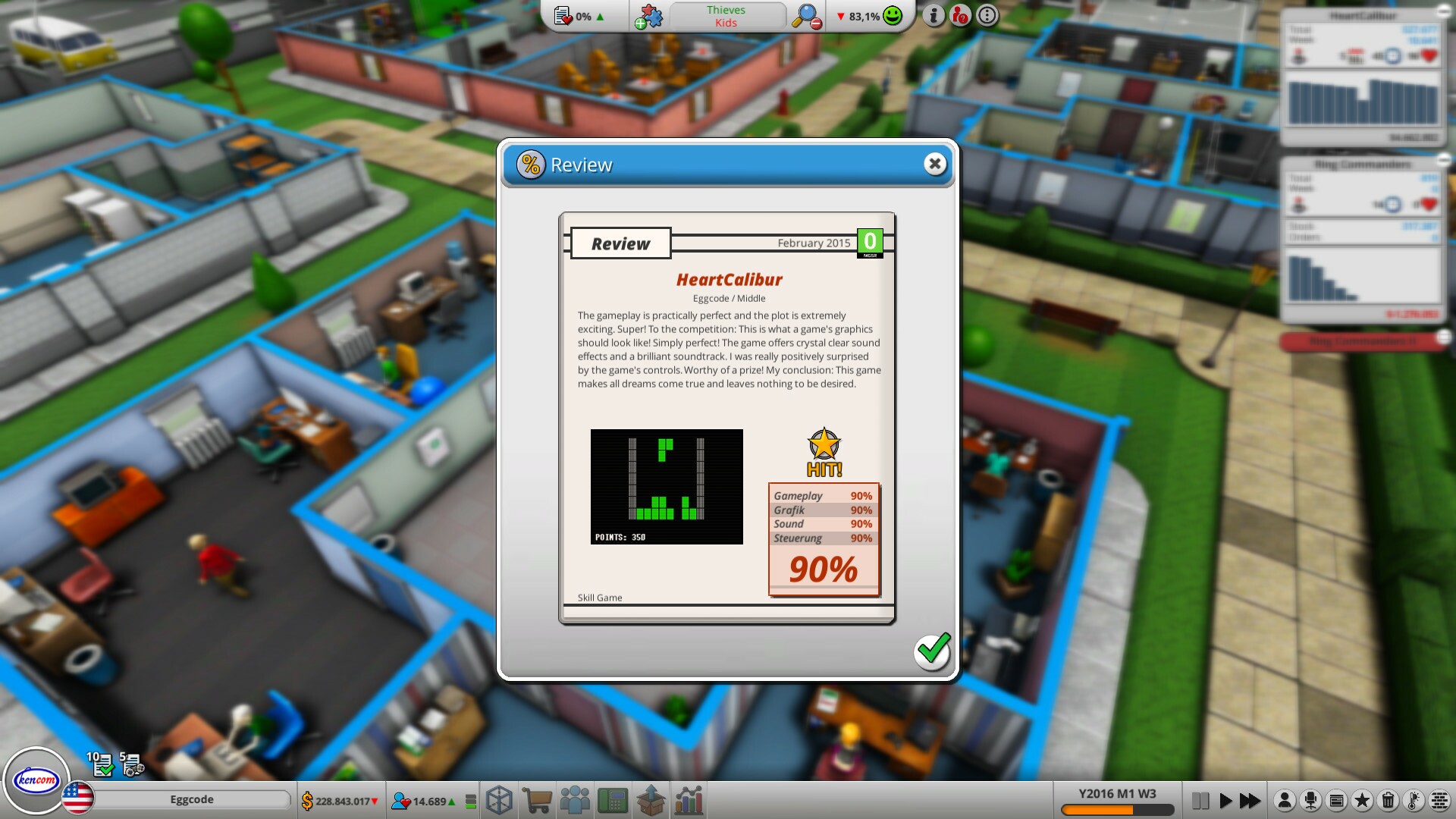Image resolution: width=1456 pixels, height=819 pixels.
Task: Open the statistics chart icon
Action: pos(689,800)
